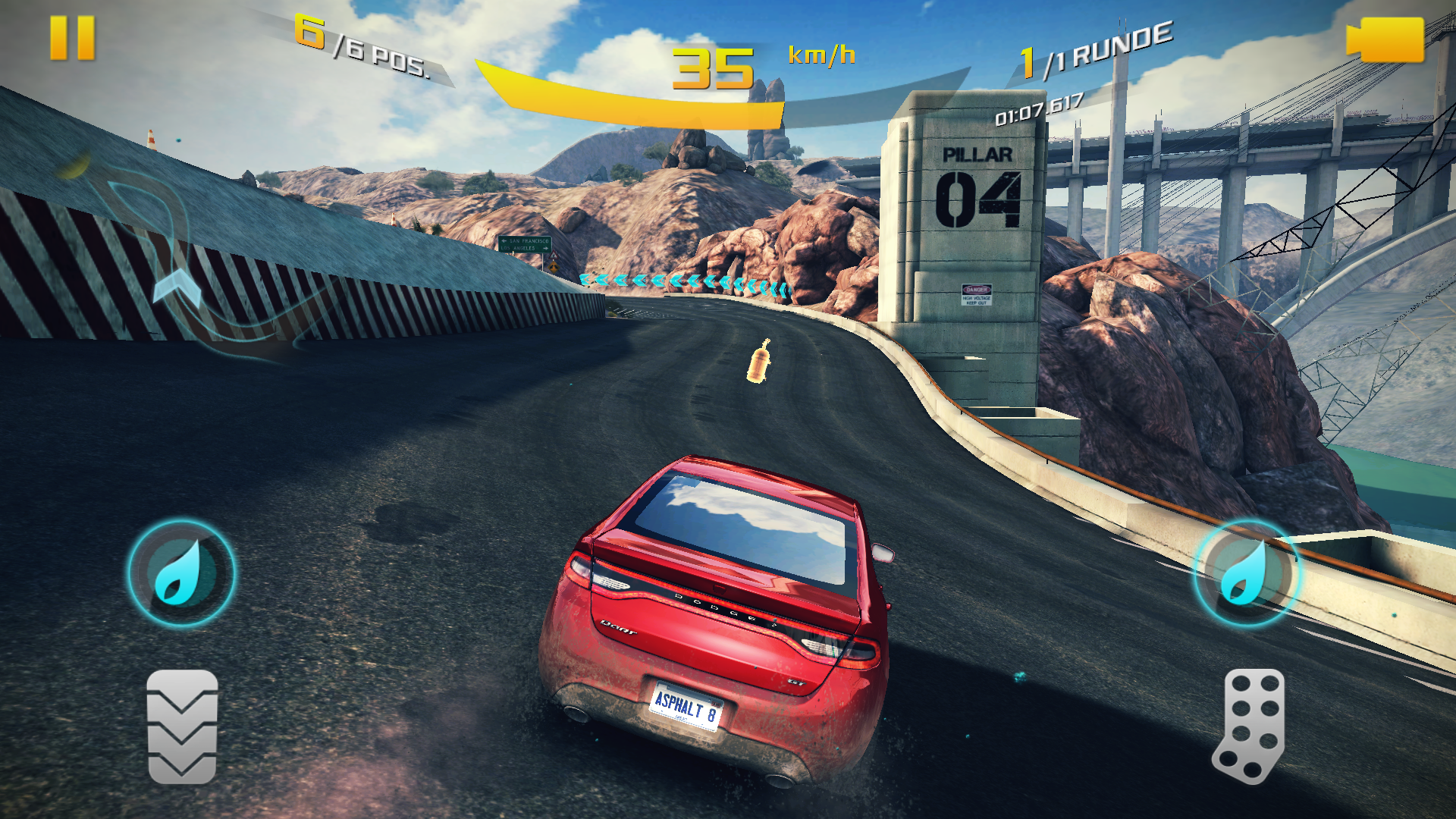The image size is (1456, 819).
Task: Activate the right nitro boost button
Action: point(1246,573)
